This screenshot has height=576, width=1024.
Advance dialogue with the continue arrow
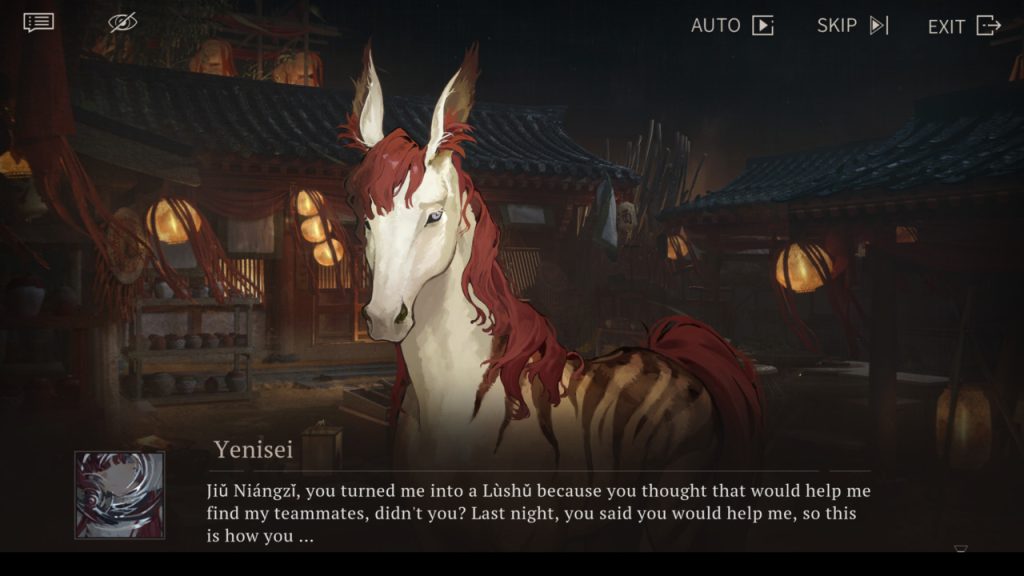coord(960,548)
